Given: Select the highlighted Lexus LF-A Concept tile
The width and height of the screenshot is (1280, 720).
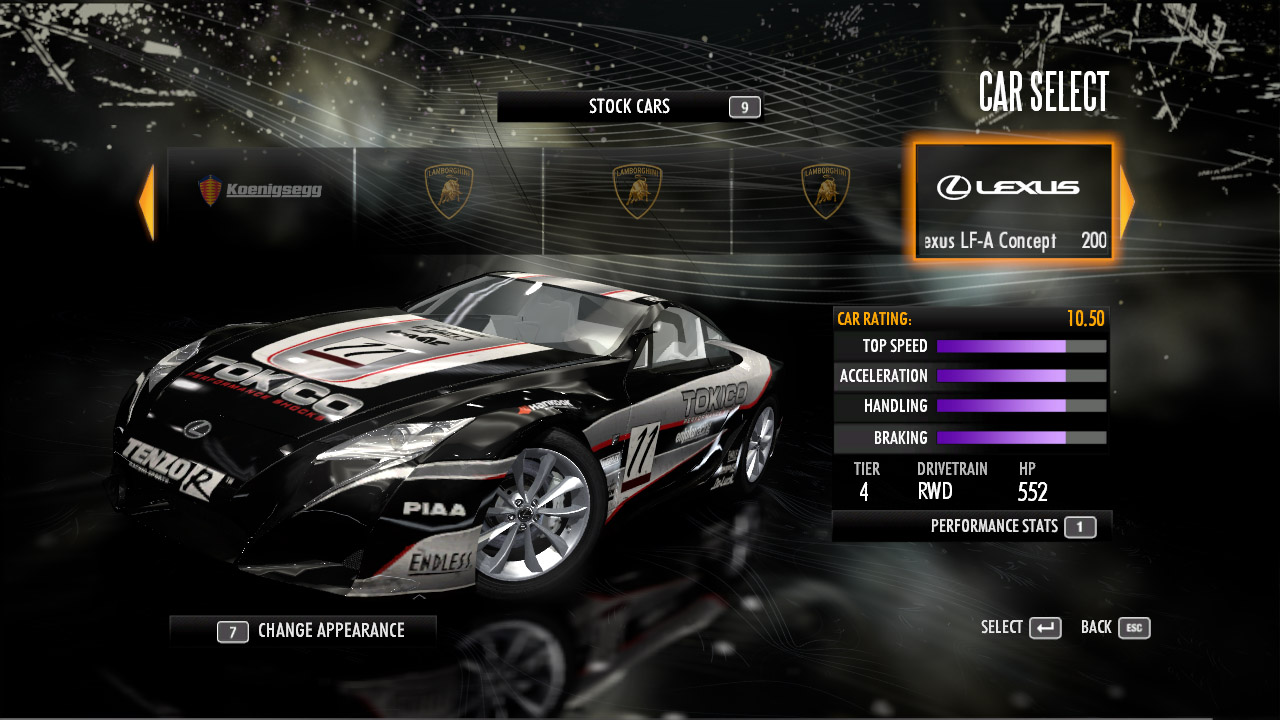Looking at the screenshot, I should pos(1013,202).
